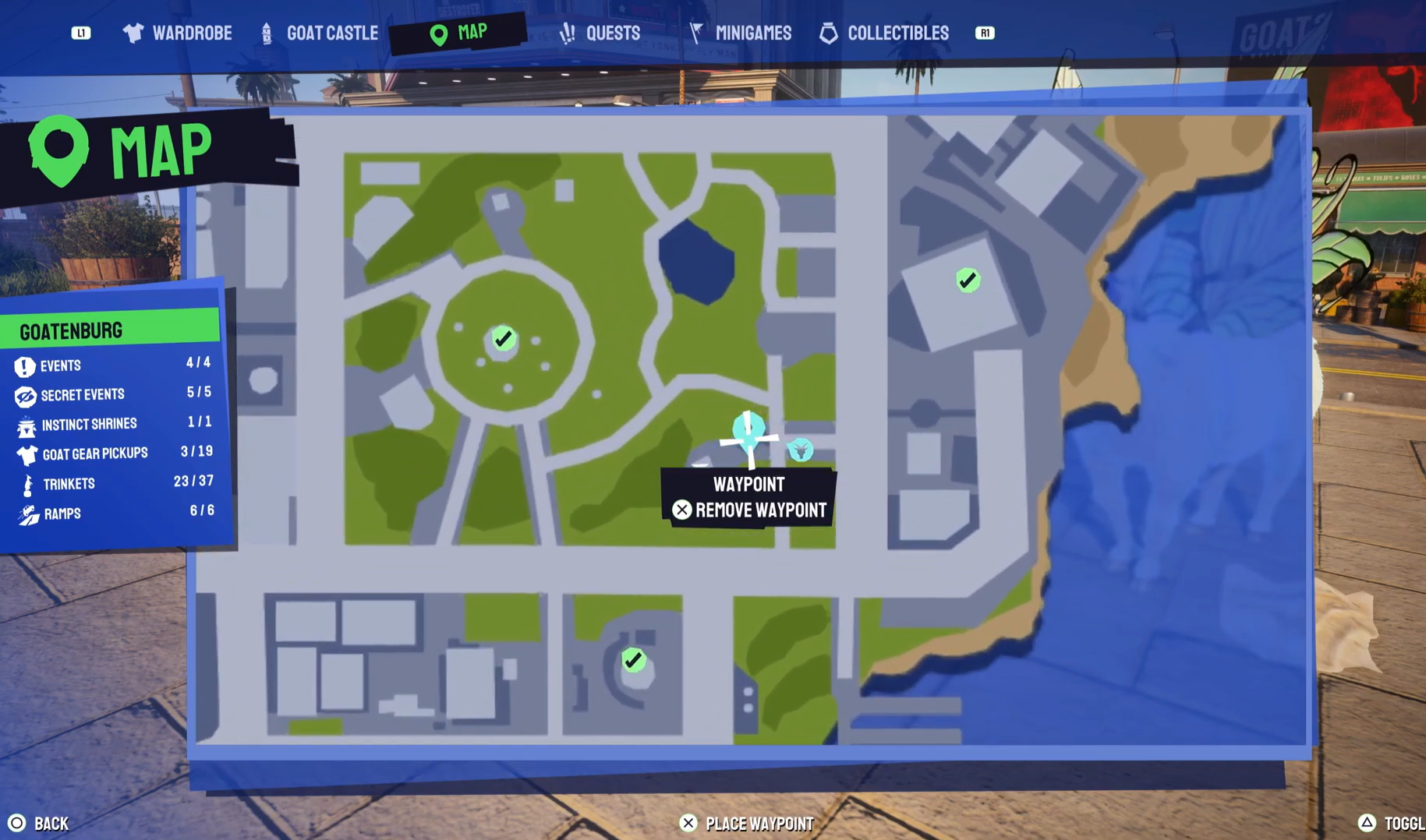The height and width of the screenshot is (840, 1426).
Task: Toggle the checkmark marker at bottom fountain
Action: tap(633, 658)
